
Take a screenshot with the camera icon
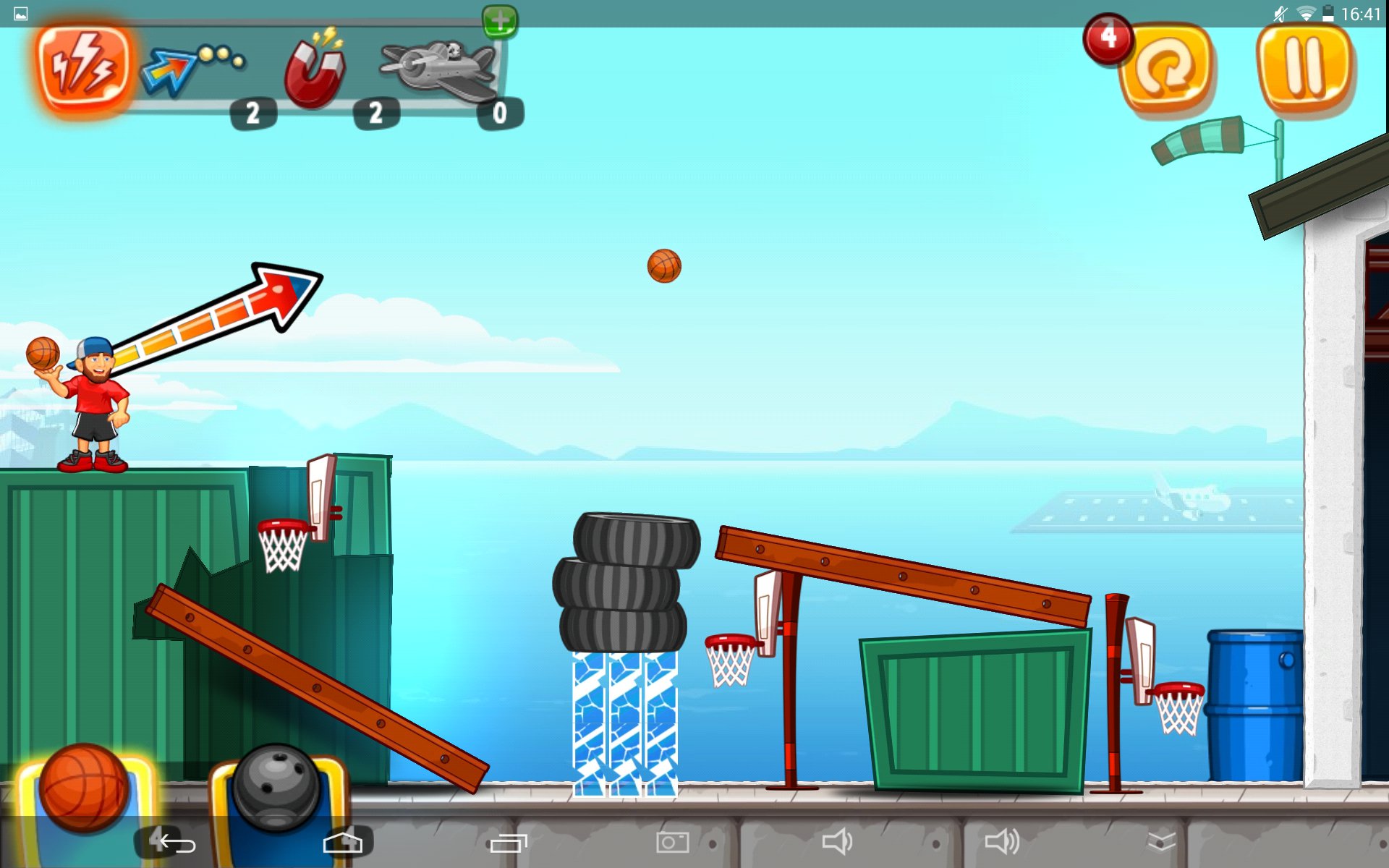(673, 842)
